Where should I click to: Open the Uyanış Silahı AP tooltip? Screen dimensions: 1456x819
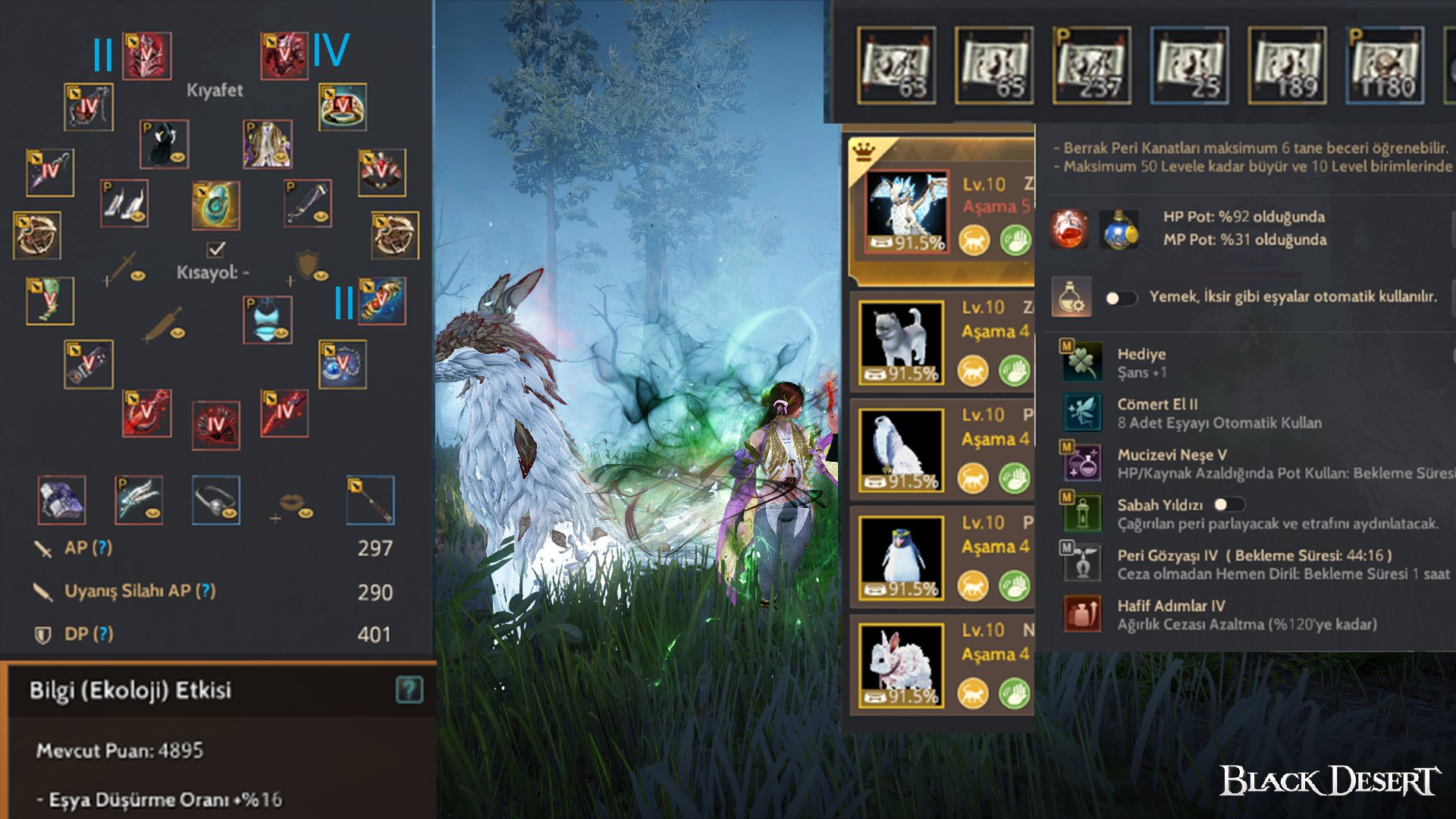point(204,592)
